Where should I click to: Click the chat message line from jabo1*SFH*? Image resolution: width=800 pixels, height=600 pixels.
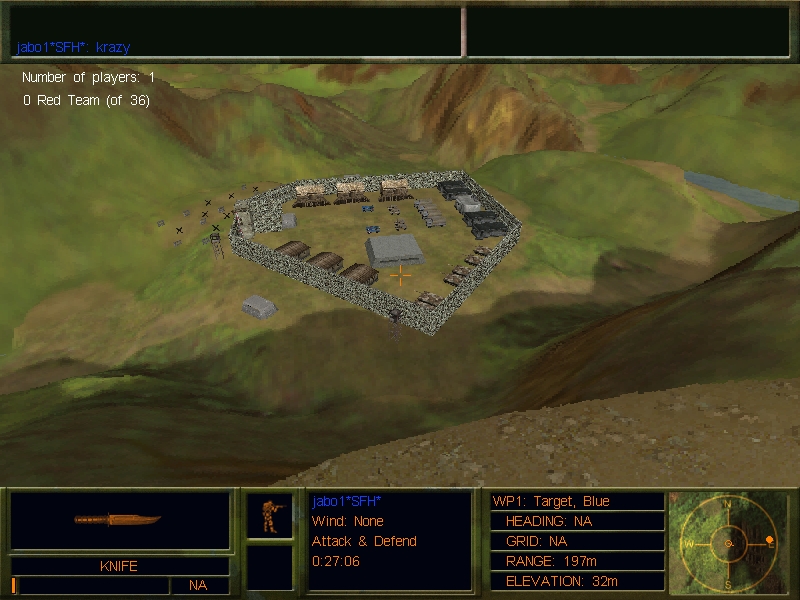coord(73,47)
